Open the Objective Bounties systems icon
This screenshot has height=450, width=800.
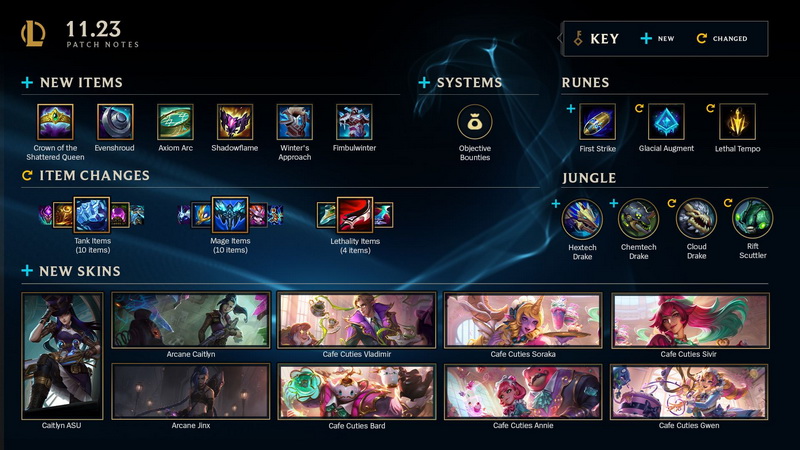pos(475,123)
